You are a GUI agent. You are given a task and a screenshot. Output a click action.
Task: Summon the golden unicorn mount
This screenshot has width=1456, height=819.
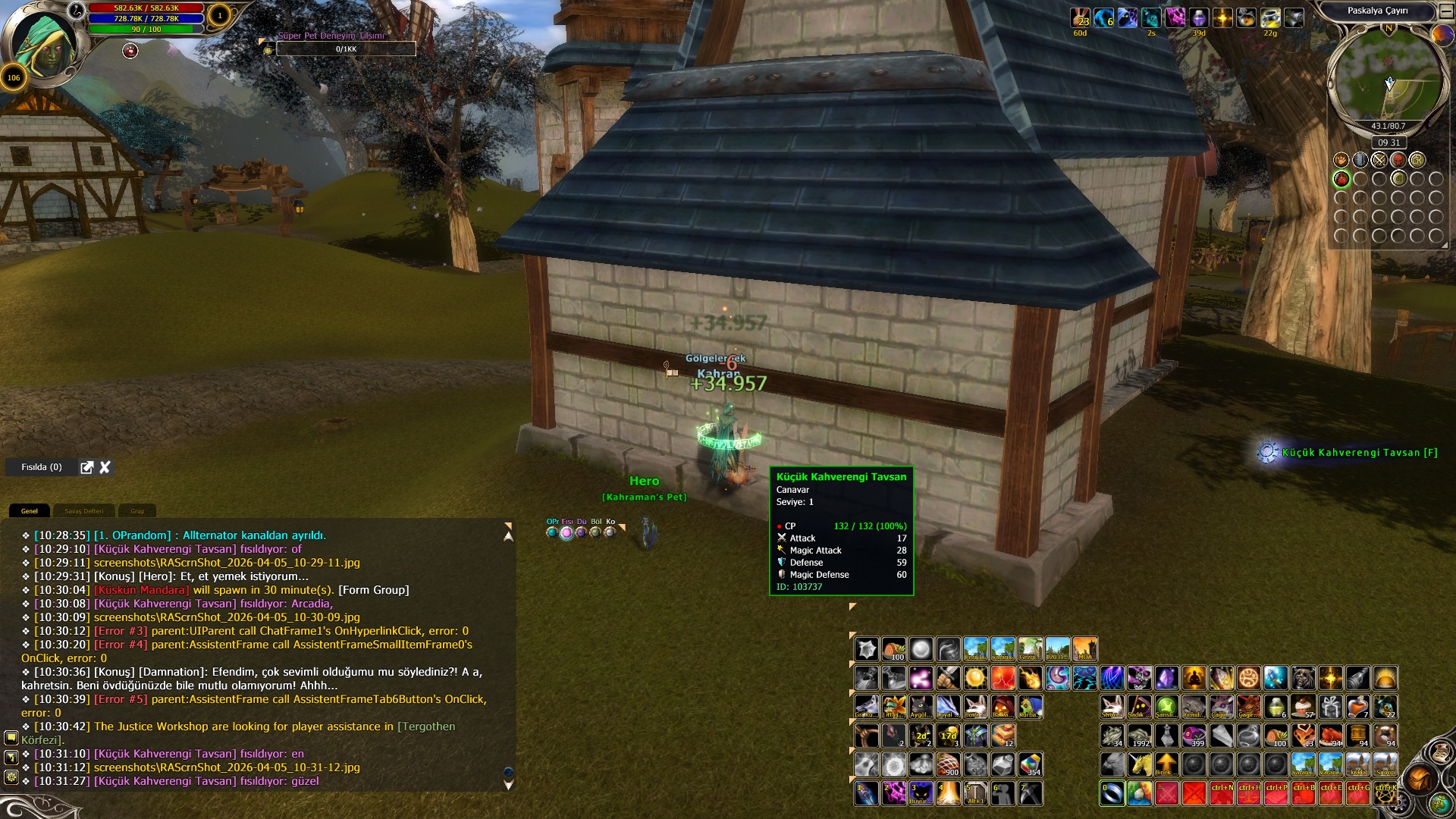coord(1140,764)
